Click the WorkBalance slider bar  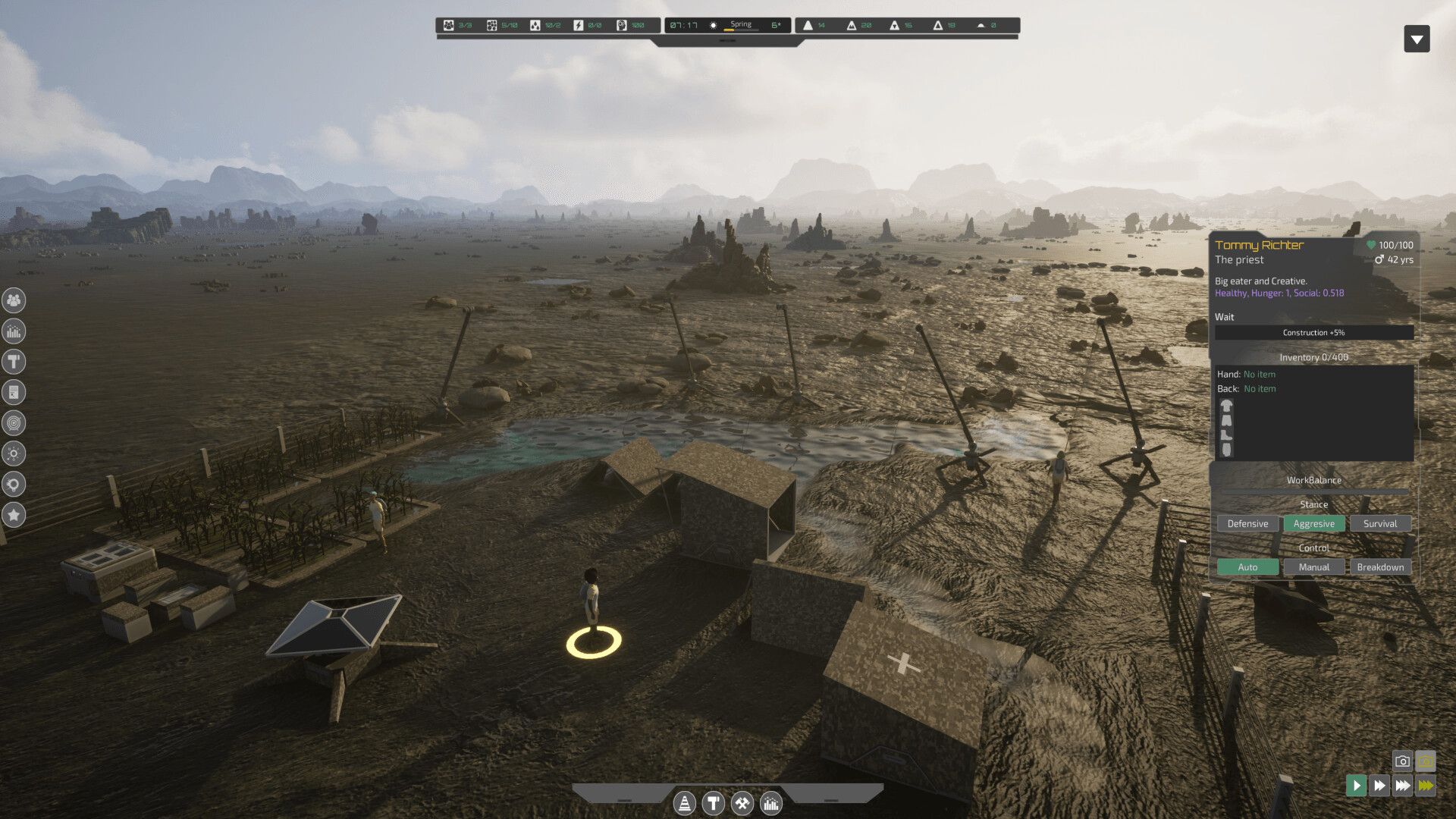1313,491
